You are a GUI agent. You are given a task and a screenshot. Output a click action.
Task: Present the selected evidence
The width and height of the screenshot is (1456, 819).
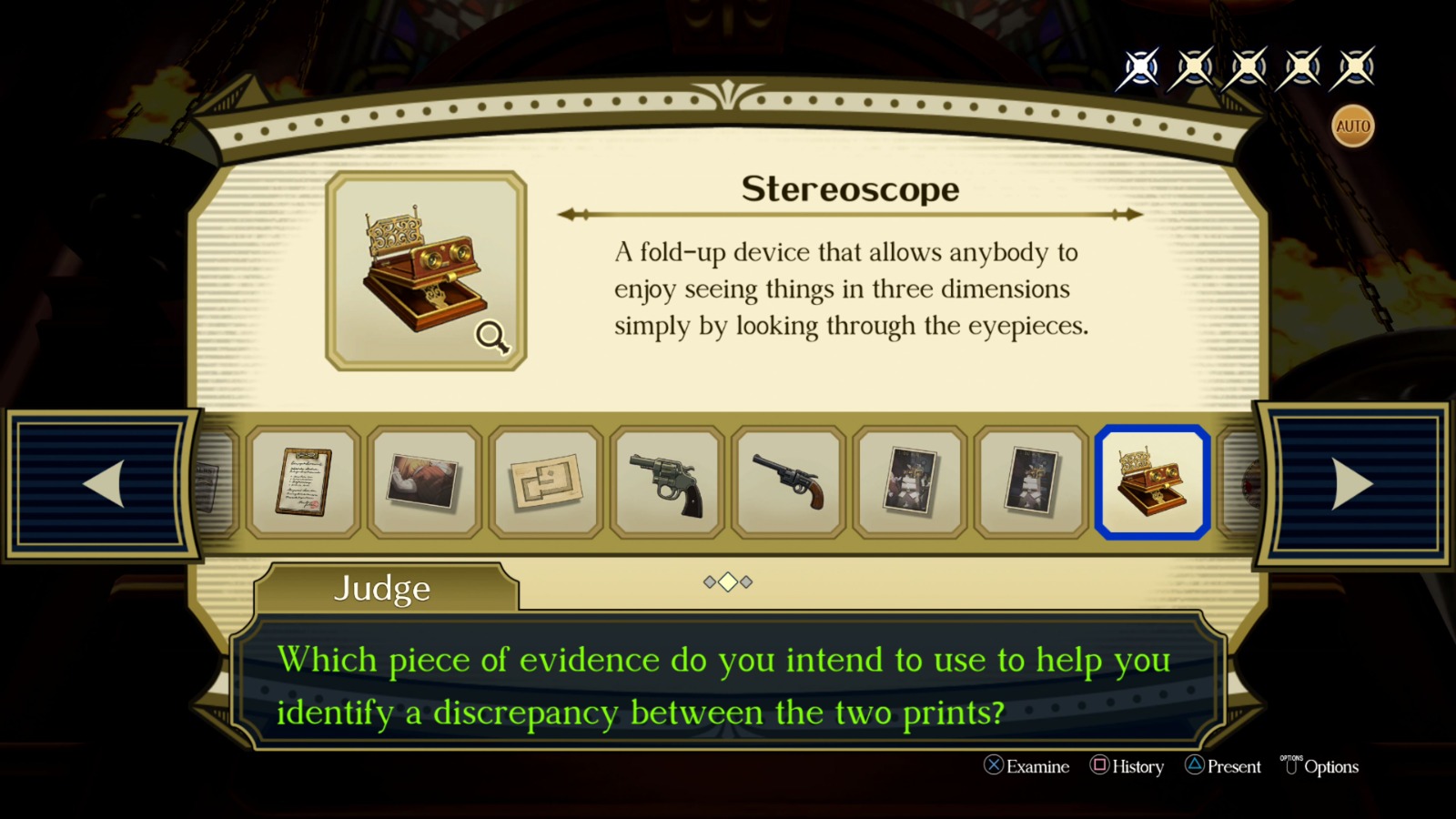pos(1224,767)
